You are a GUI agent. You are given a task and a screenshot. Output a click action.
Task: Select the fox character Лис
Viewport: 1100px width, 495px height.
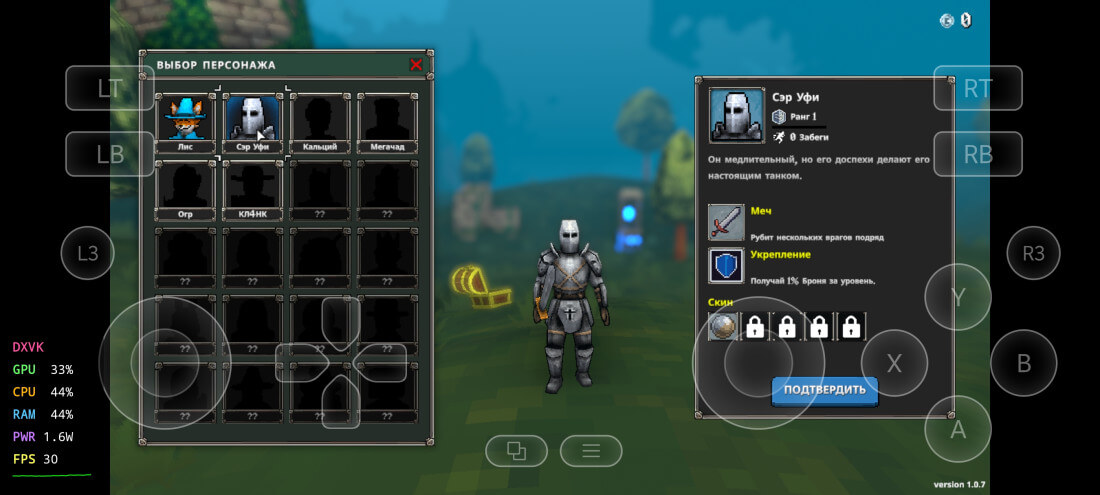pos(185,120)
